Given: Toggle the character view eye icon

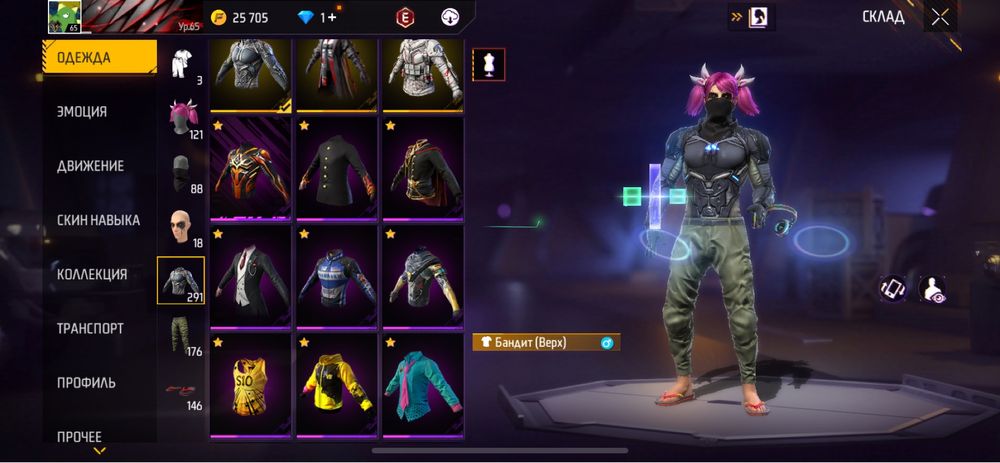Looking at the screenshot, I should click(932, 289).
